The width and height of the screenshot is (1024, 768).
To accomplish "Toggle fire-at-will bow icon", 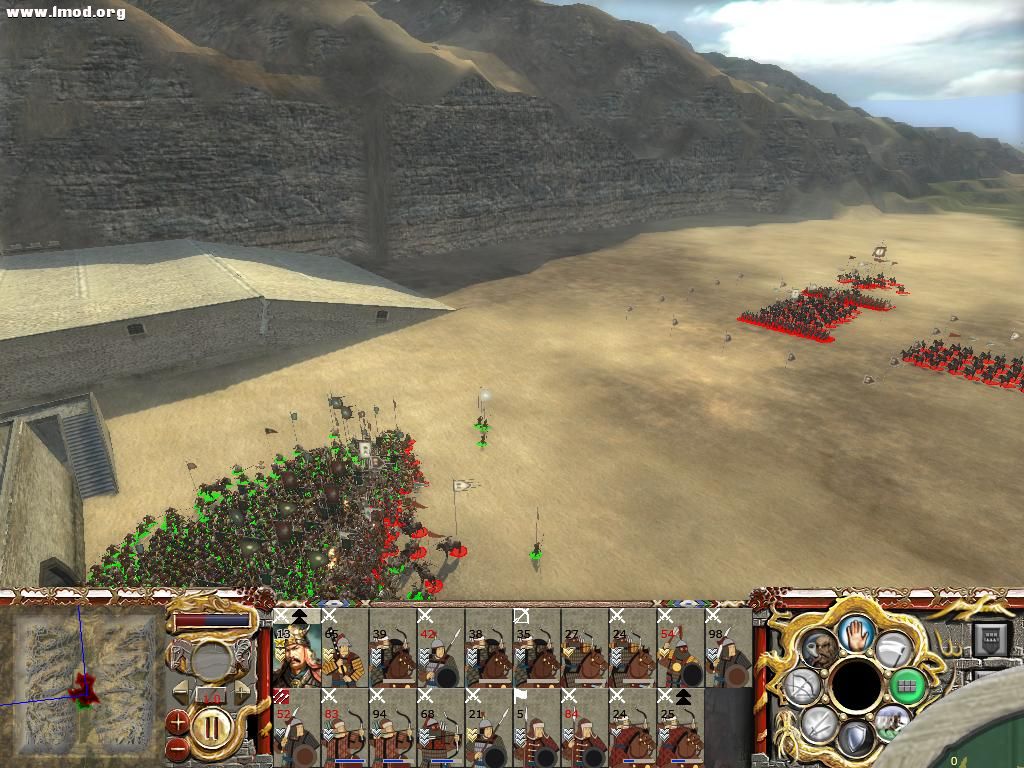I will click(802, 687).
